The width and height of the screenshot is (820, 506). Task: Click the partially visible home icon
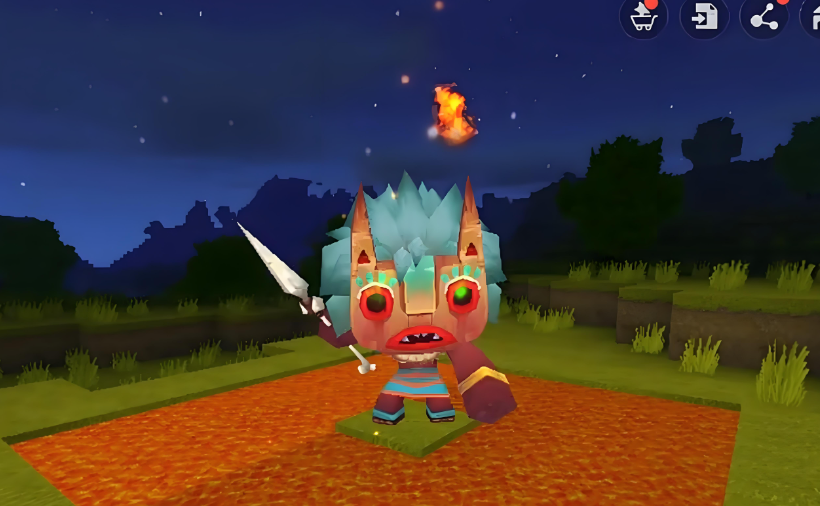coord(811,17)
